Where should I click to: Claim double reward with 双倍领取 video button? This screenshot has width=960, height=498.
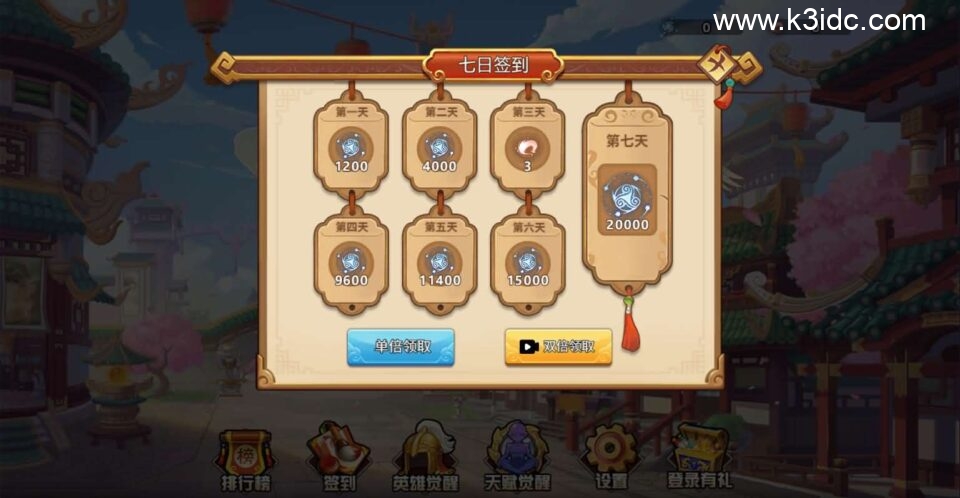[558, 346]
